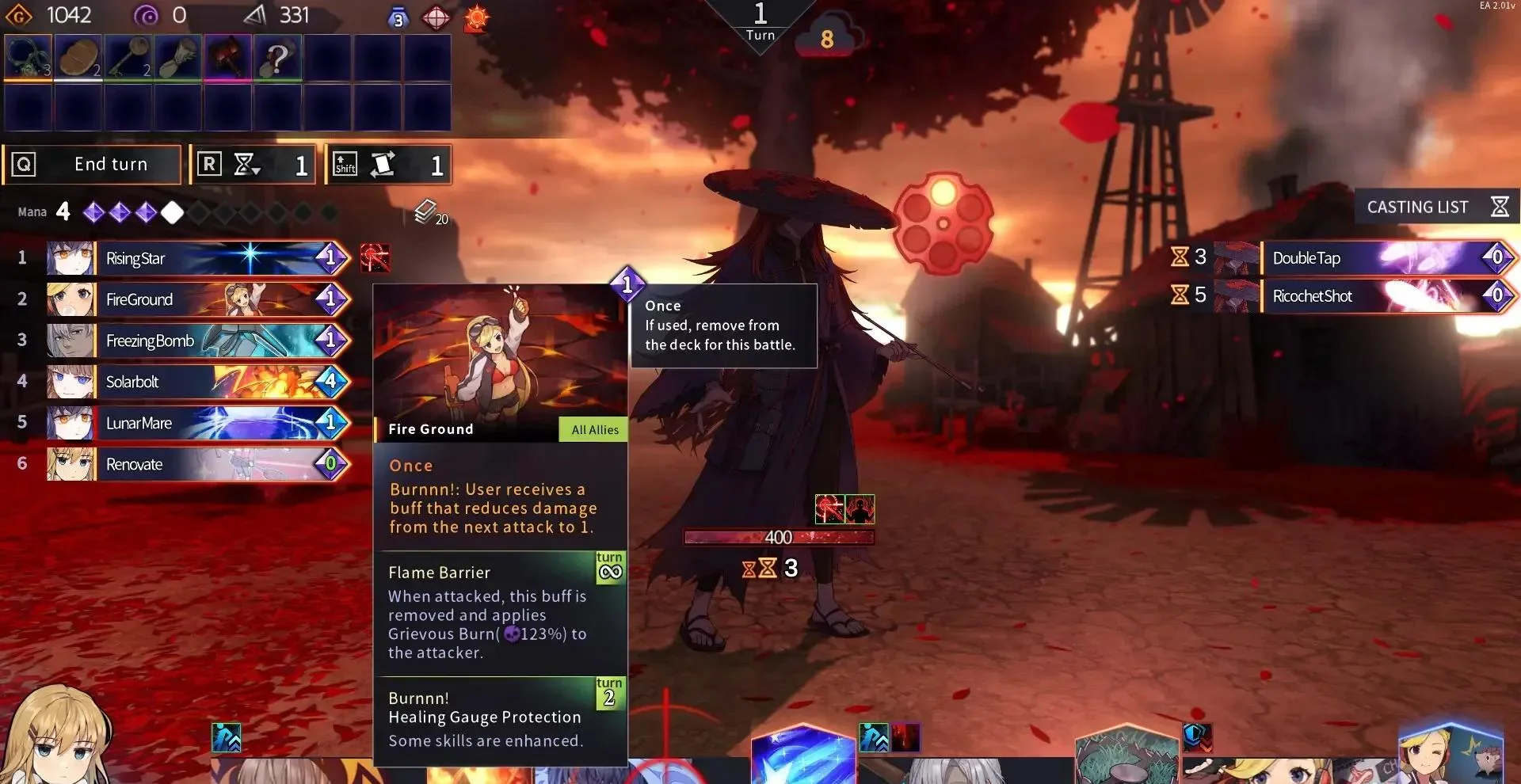Click the red crosshair relic icon
1521x784 pixels.
[436, 17]
